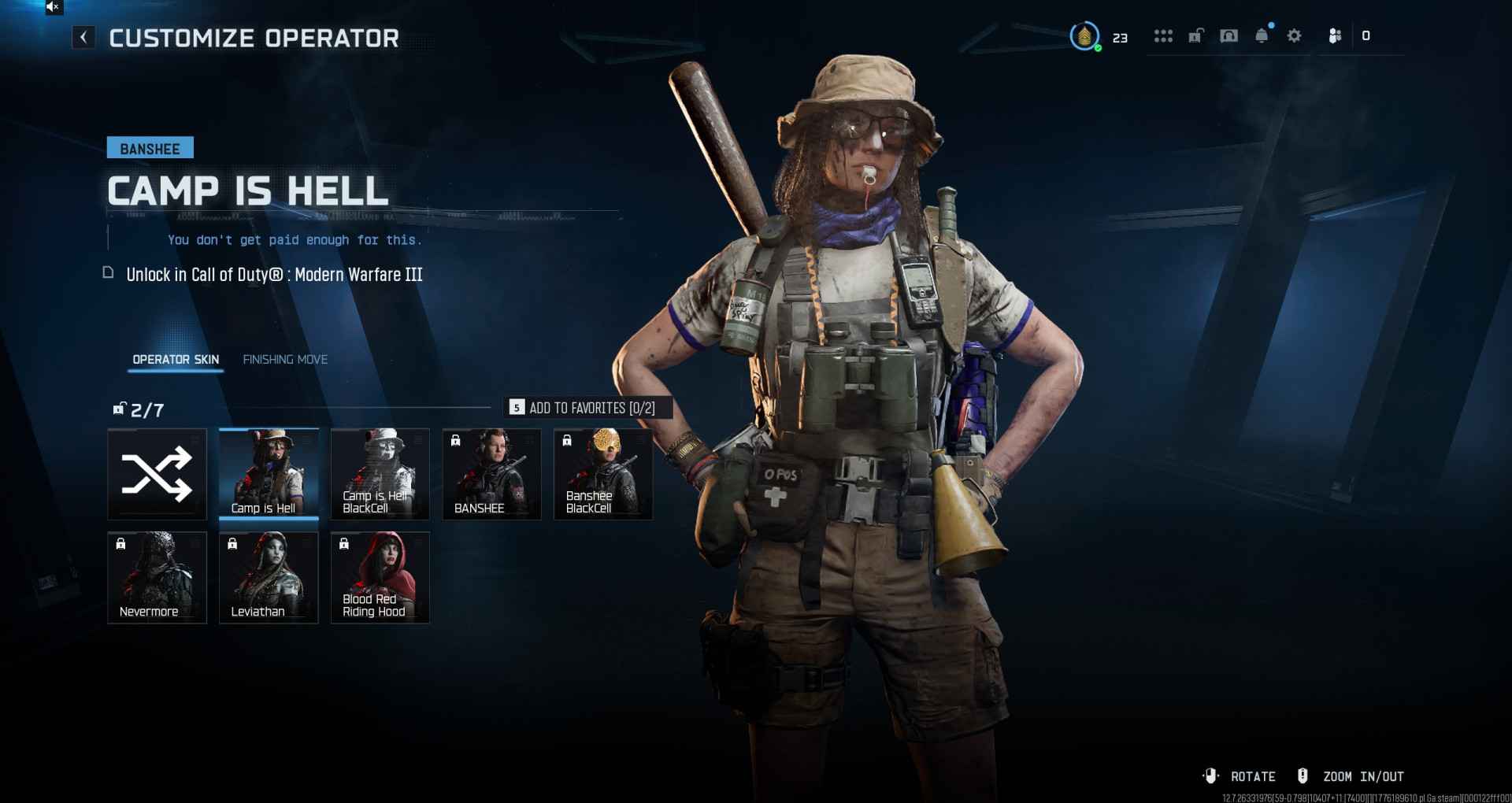Screen dimensions: 1512x803
Task: Switch to the Finishing Move tab
Action: [x=285, y=360]
